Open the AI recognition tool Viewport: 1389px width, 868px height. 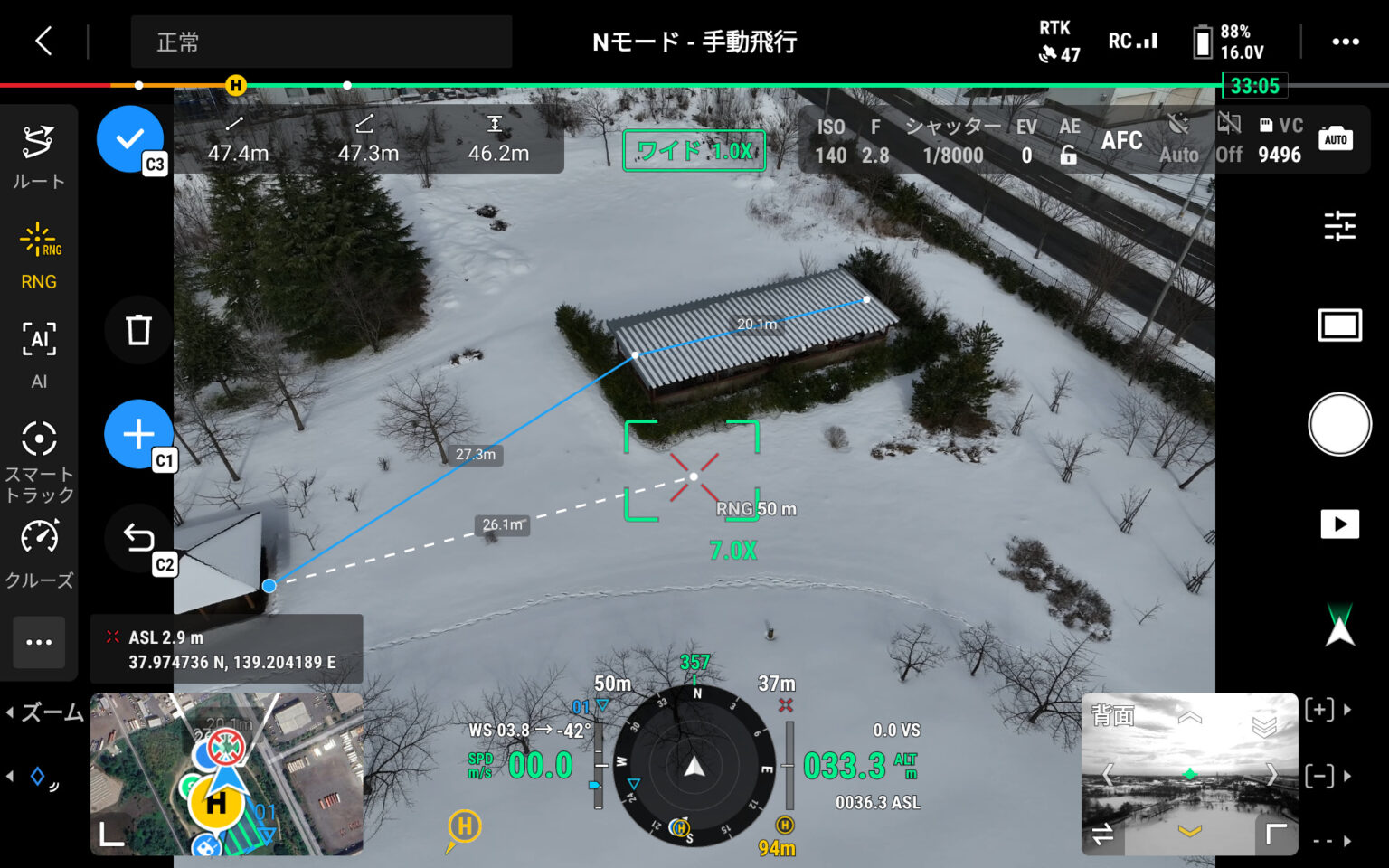click(x=38, y=354)
